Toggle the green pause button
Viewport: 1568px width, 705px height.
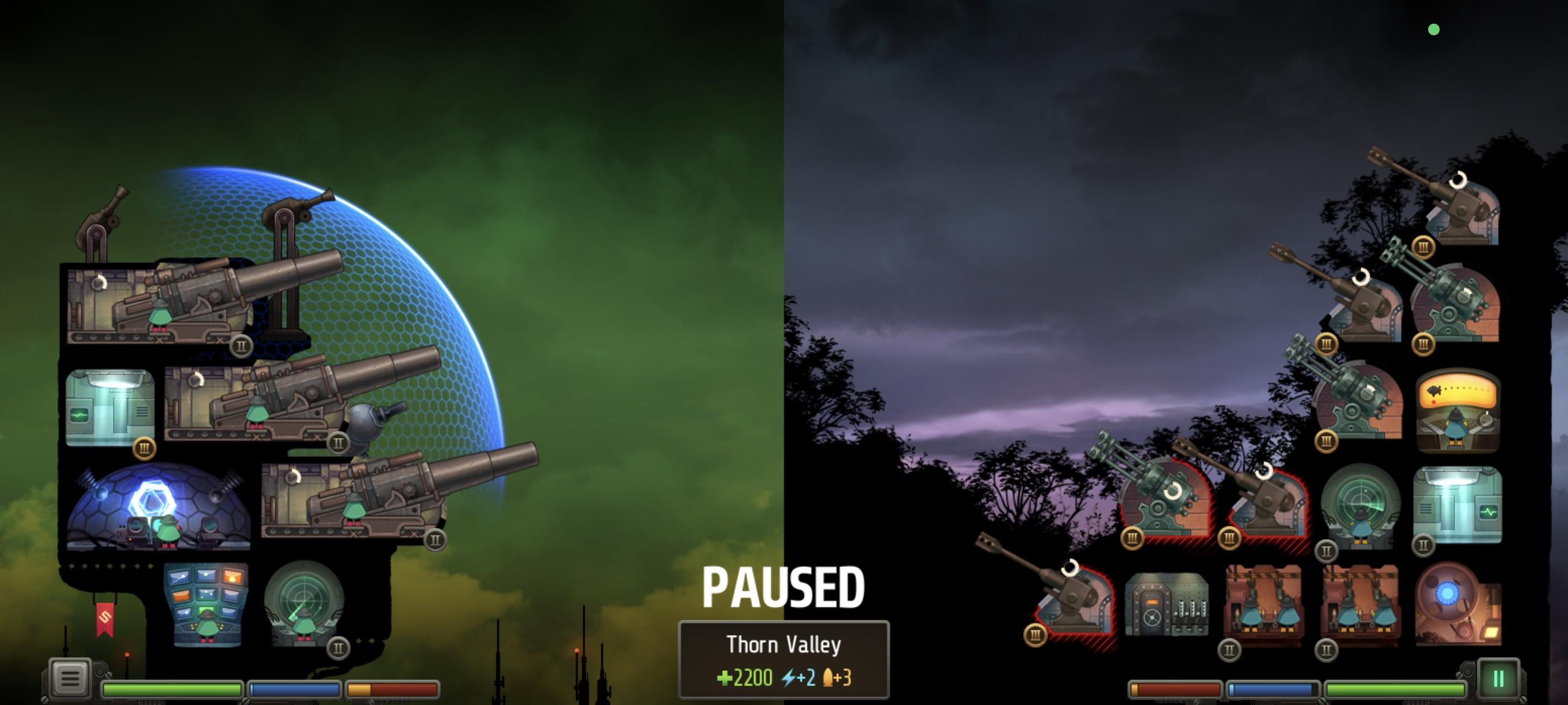[1498, 678]
